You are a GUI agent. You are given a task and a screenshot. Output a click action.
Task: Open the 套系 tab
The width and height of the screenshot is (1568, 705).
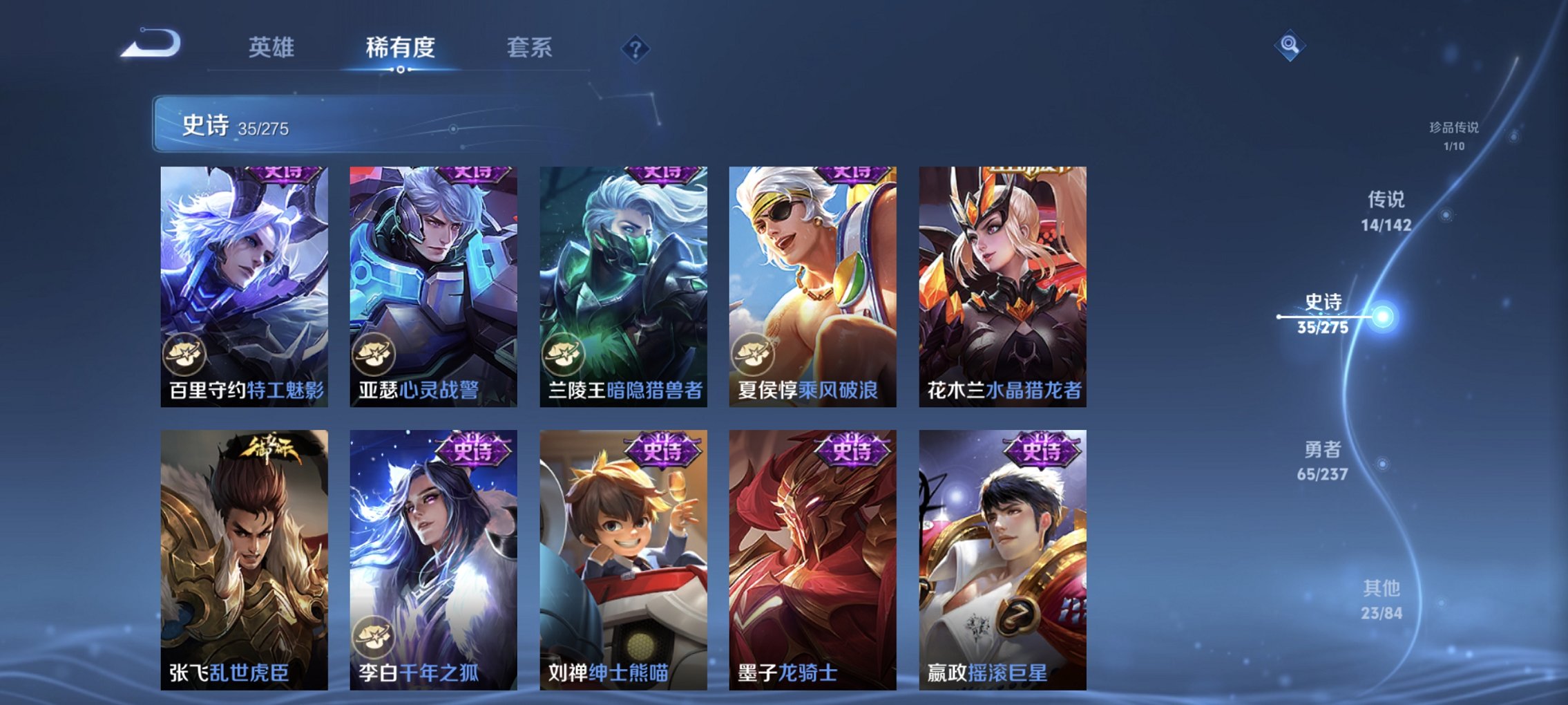point(528,48)
